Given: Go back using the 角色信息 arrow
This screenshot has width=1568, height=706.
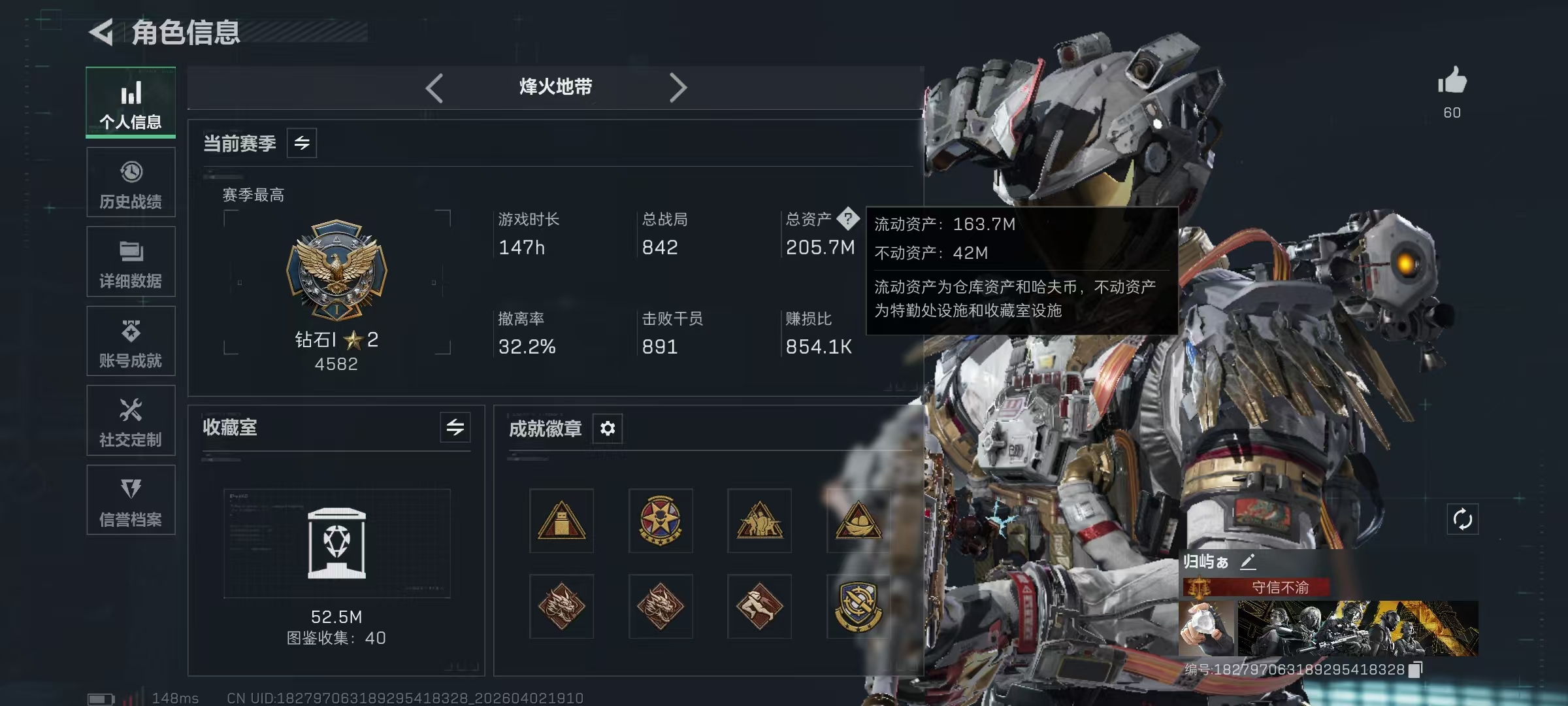Looking at the screenshot, I should point(102,32).
